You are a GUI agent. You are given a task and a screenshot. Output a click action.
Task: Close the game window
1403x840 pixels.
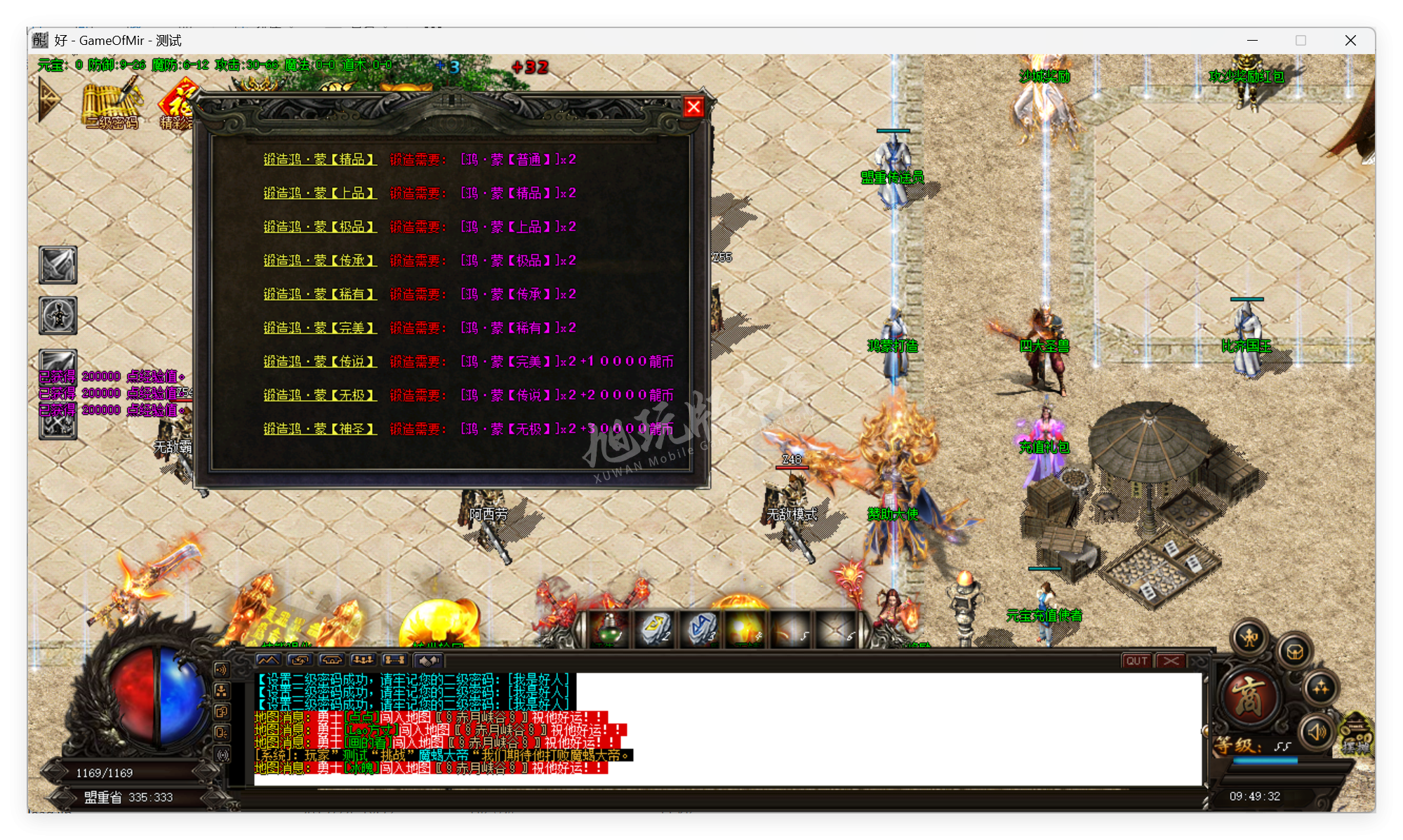pyautogui.click(x=1350, y=41)
